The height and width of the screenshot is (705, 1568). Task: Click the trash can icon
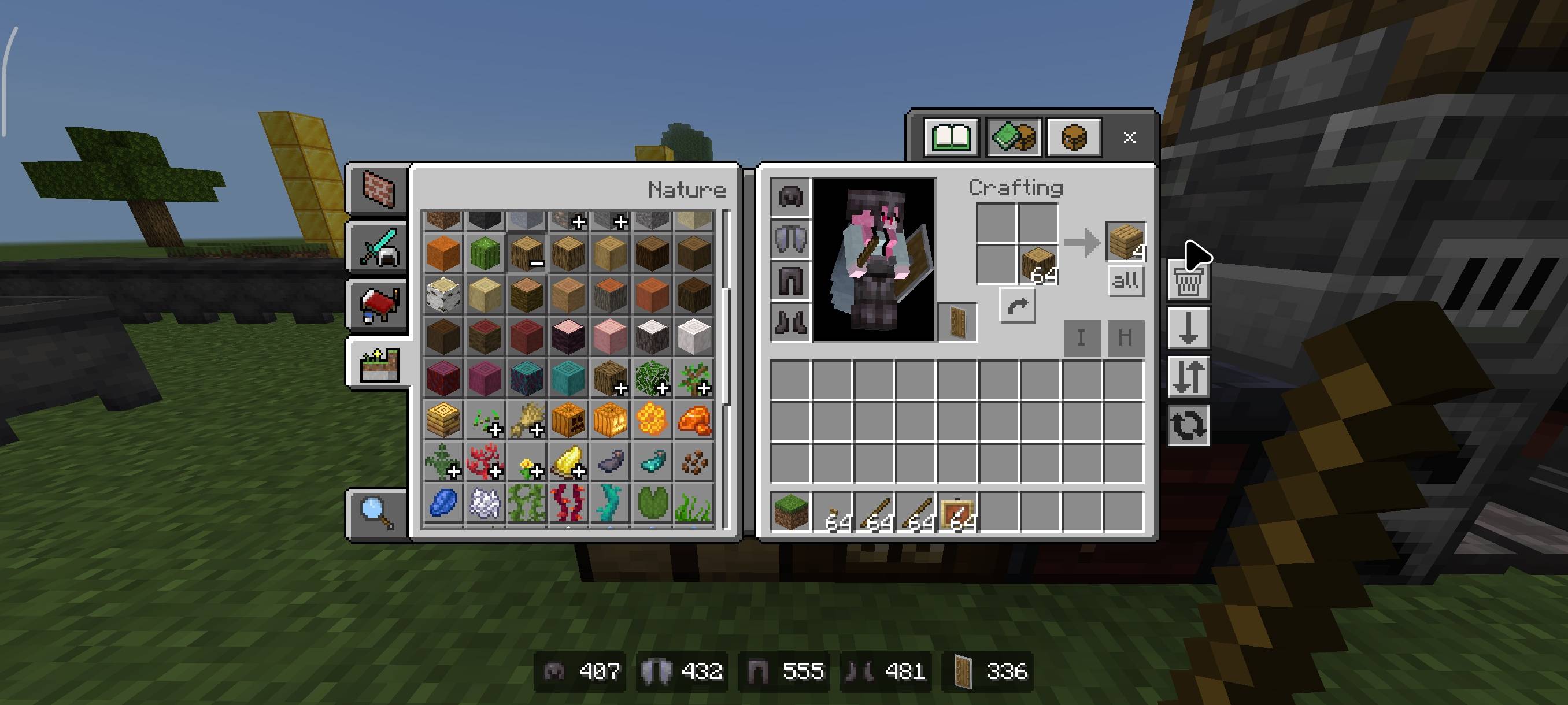coord(1188,281)
